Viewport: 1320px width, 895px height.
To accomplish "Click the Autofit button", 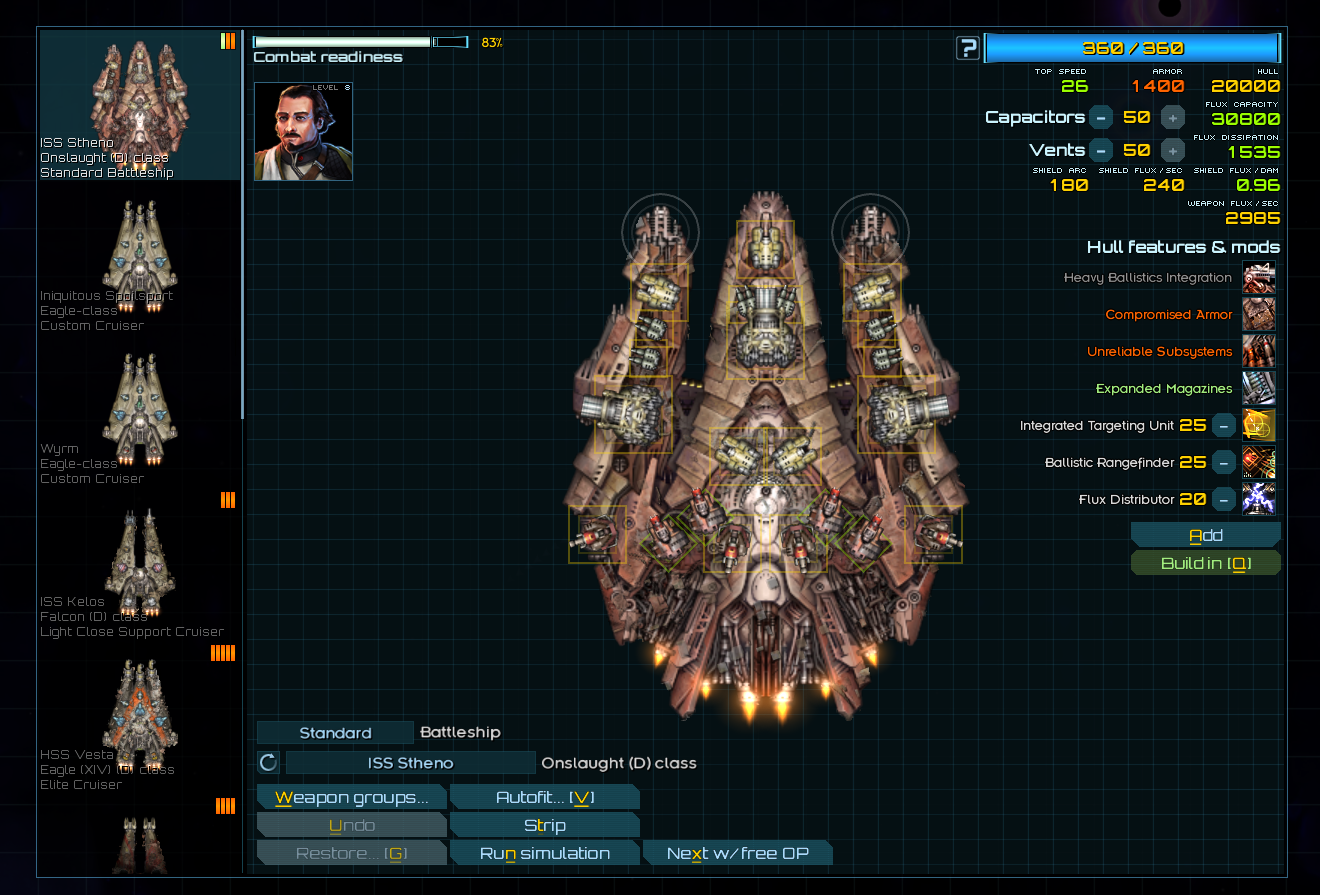I will click(544, 797).
